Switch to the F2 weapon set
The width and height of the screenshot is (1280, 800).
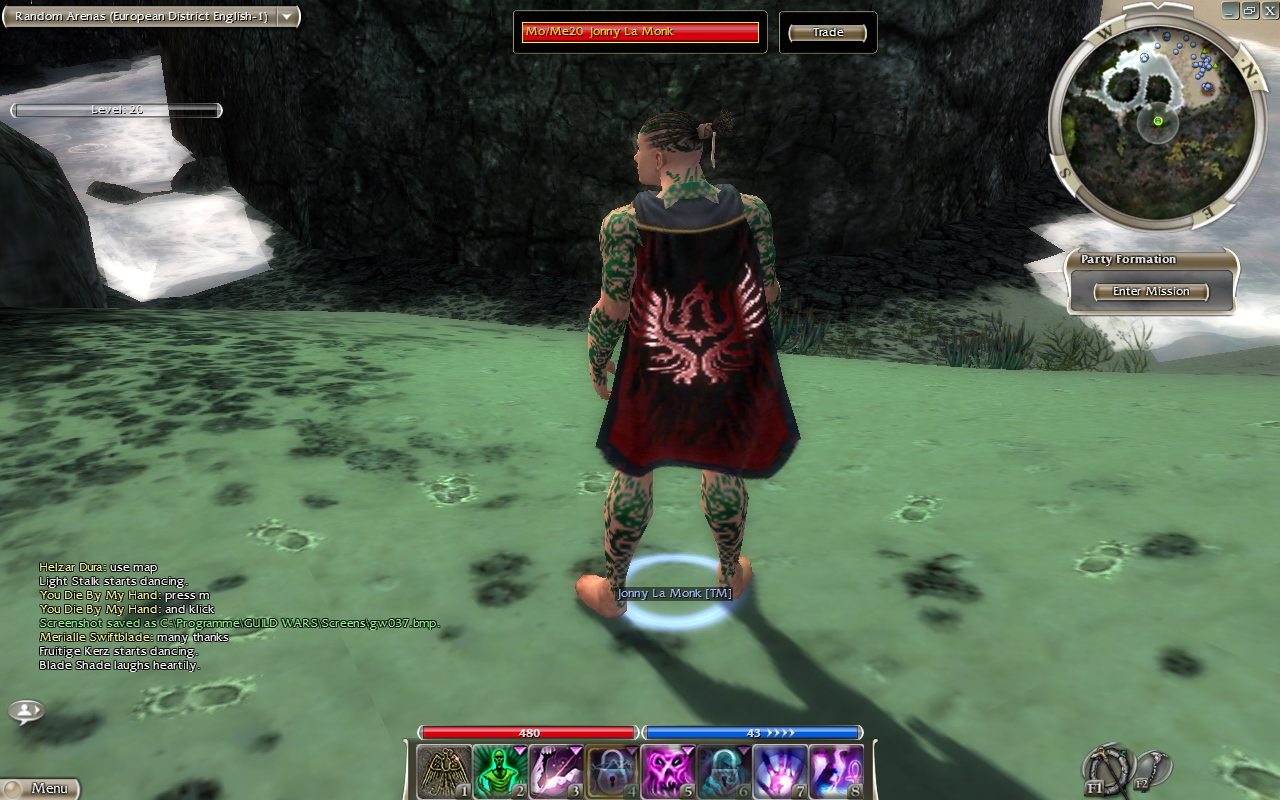[x=1150, y=768]
